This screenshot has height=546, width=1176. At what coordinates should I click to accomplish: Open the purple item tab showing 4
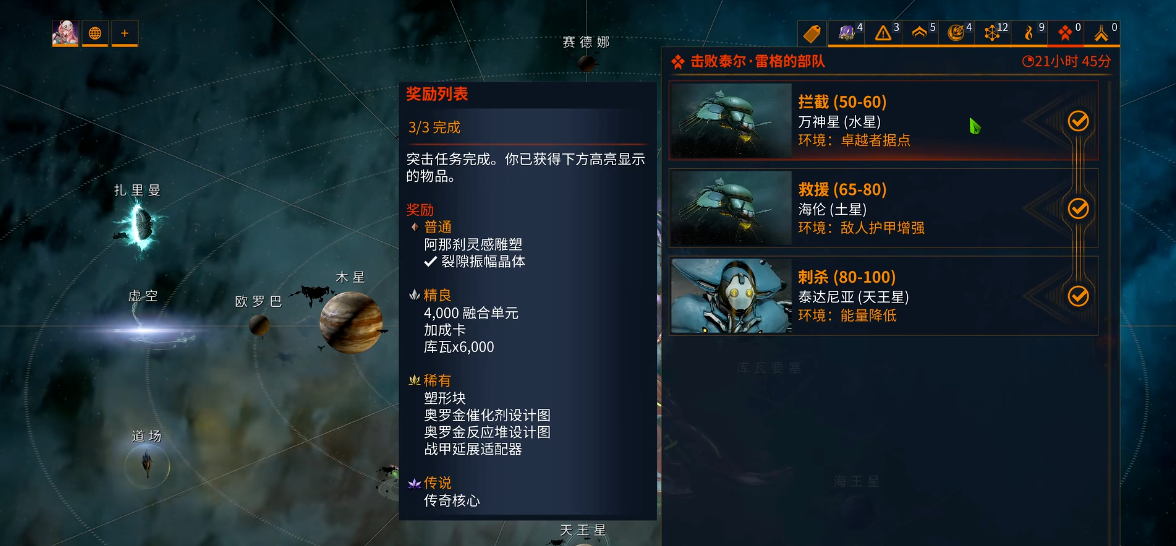tap(850, 33)
